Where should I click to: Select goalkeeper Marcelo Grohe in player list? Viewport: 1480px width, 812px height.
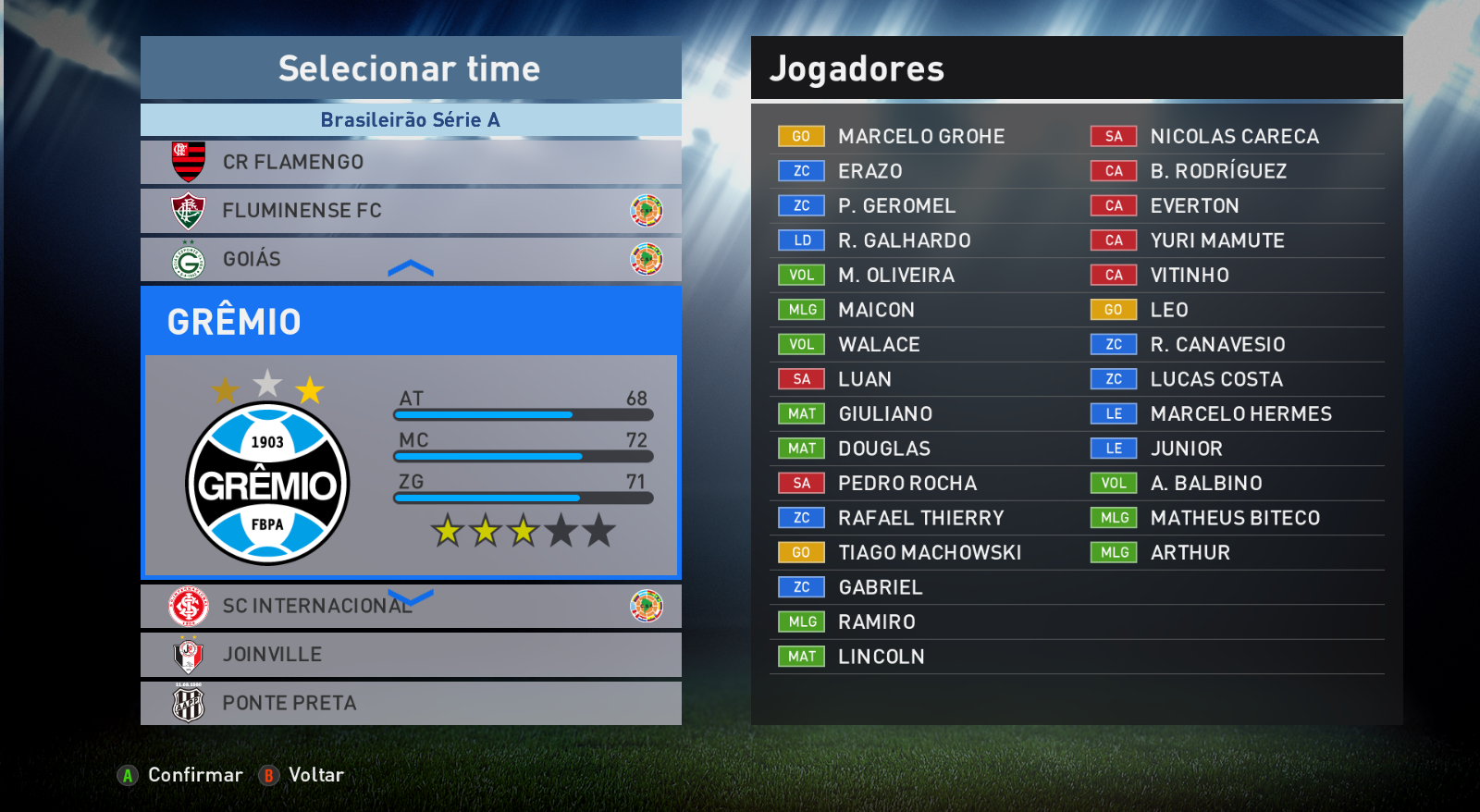click(920, 137)
